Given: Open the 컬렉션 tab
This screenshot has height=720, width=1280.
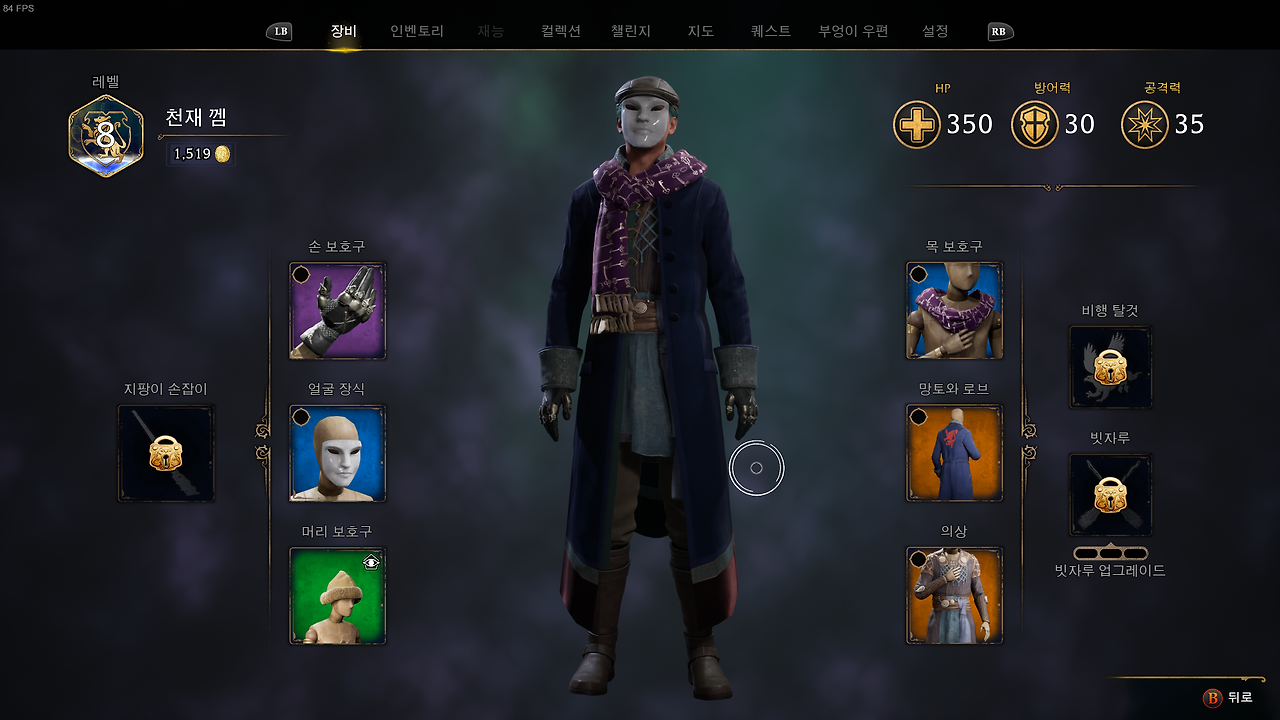Looking at the screenshot, I should [560, 30].
